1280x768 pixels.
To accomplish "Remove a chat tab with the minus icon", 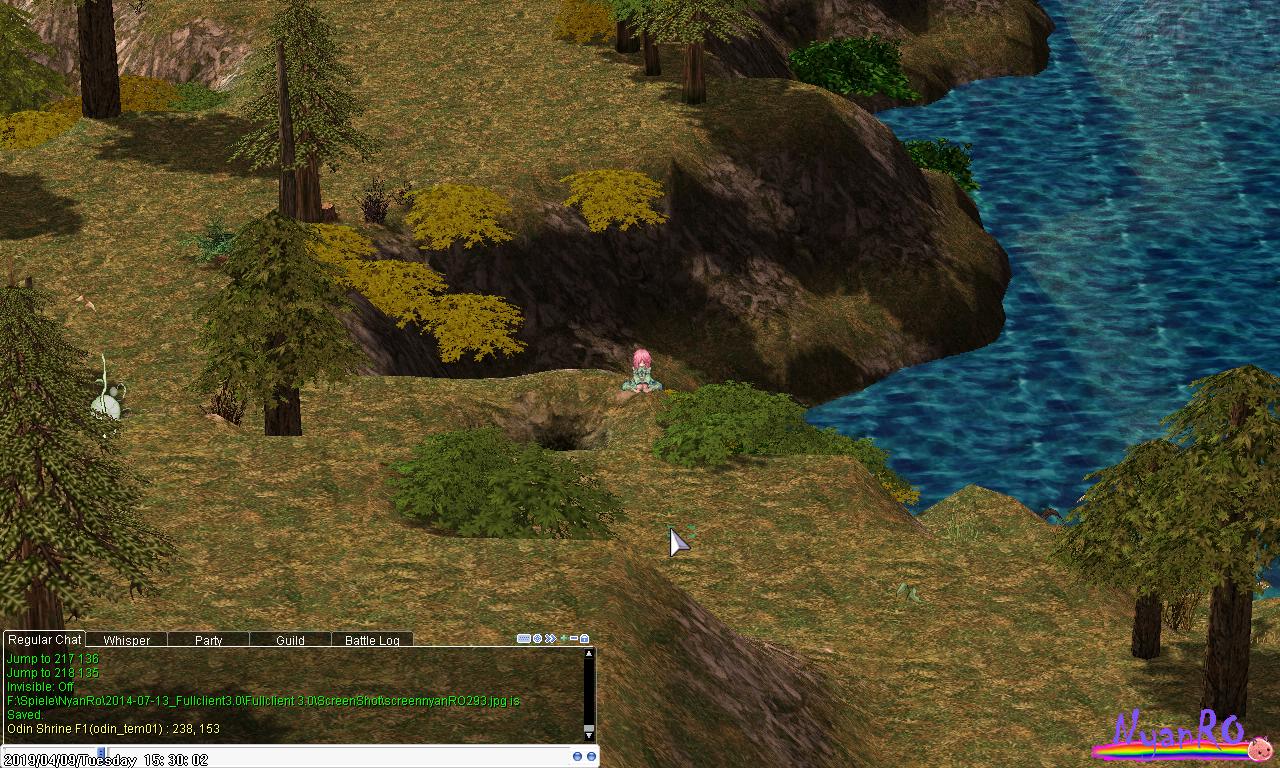I will click(574, 638).
